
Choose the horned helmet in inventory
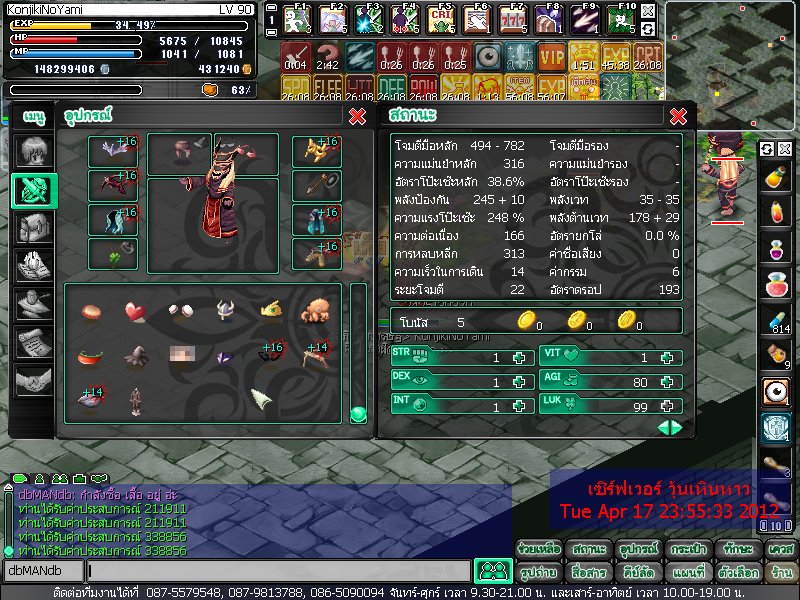225,312
